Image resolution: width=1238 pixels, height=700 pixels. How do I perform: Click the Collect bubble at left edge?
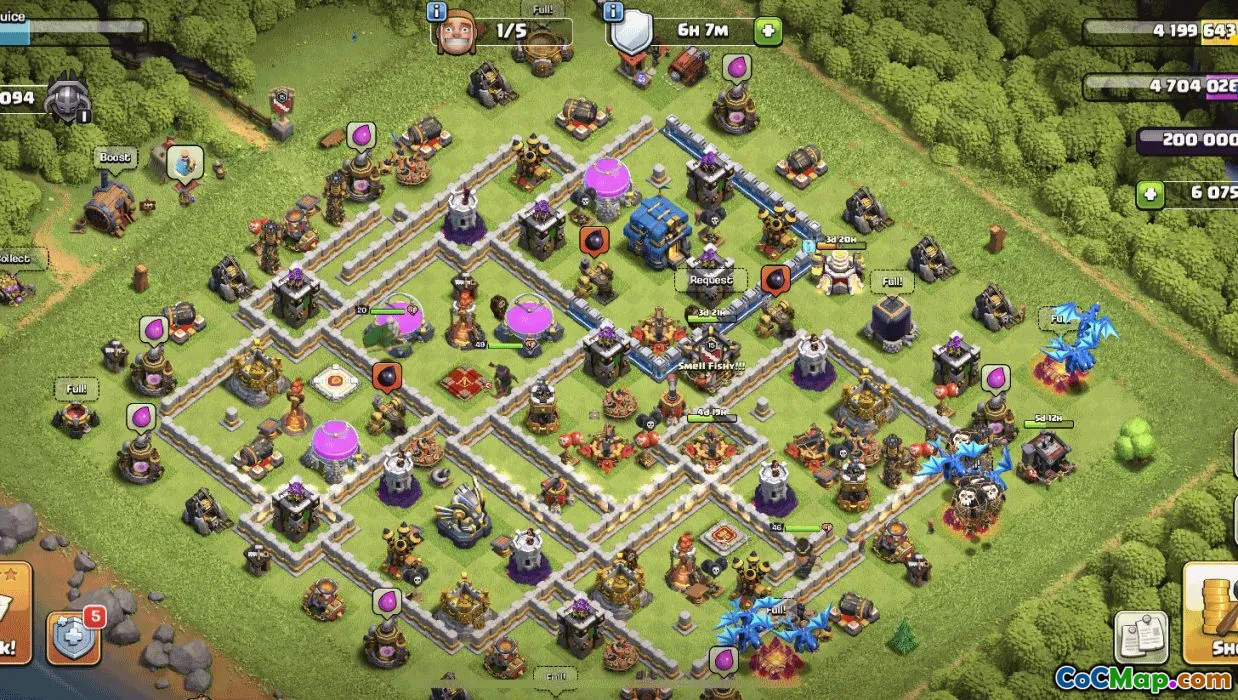(14, 259)
